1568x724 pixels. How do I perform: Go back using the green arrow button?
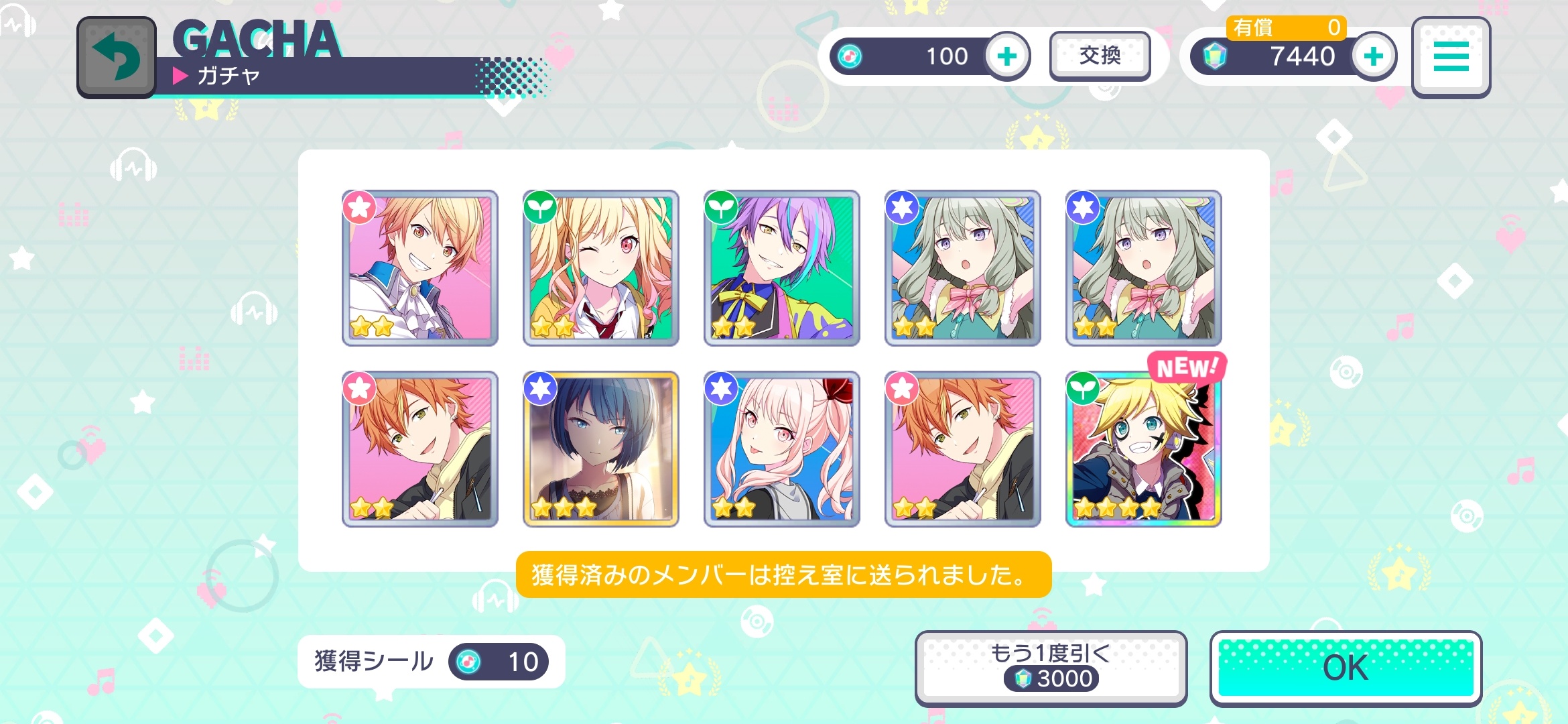[x=117, y=58]
